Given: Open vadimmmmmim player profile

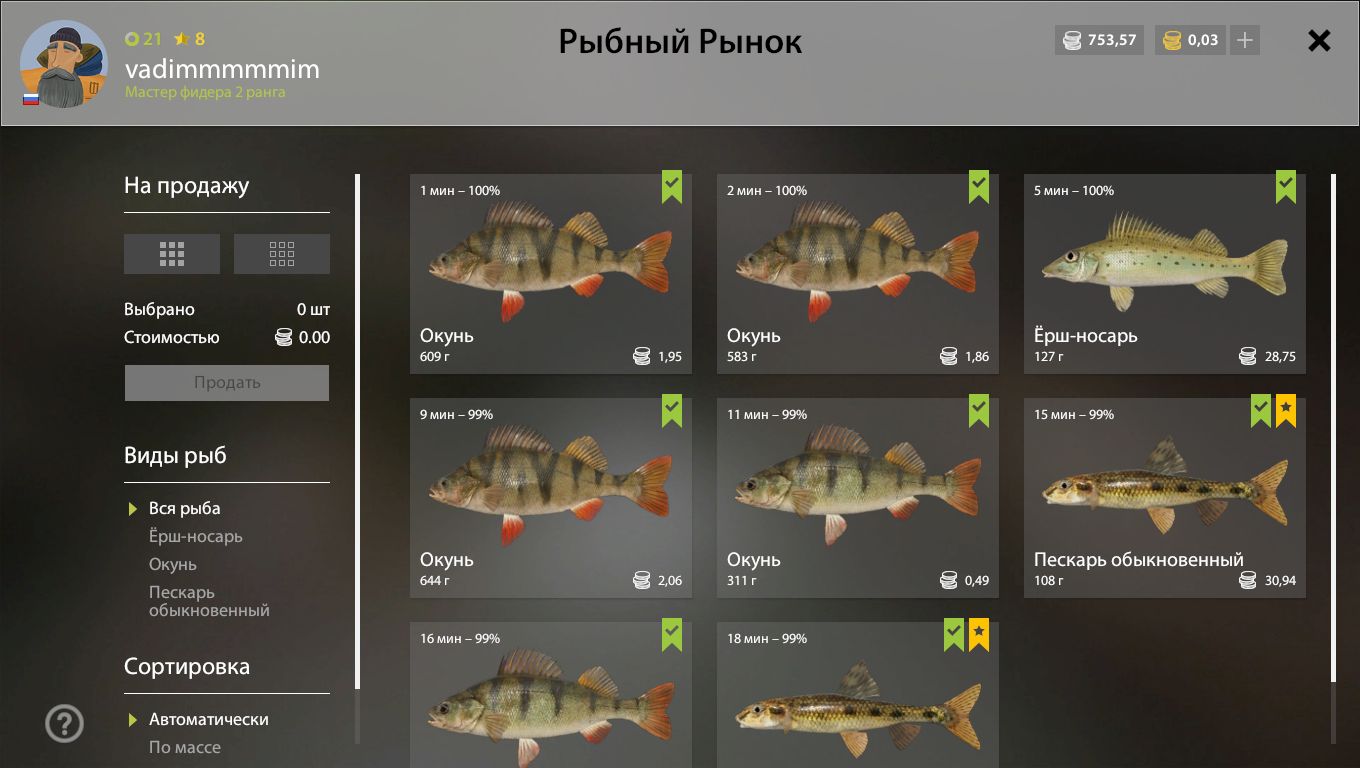Looking at the screenshot, I should [220, 70].
